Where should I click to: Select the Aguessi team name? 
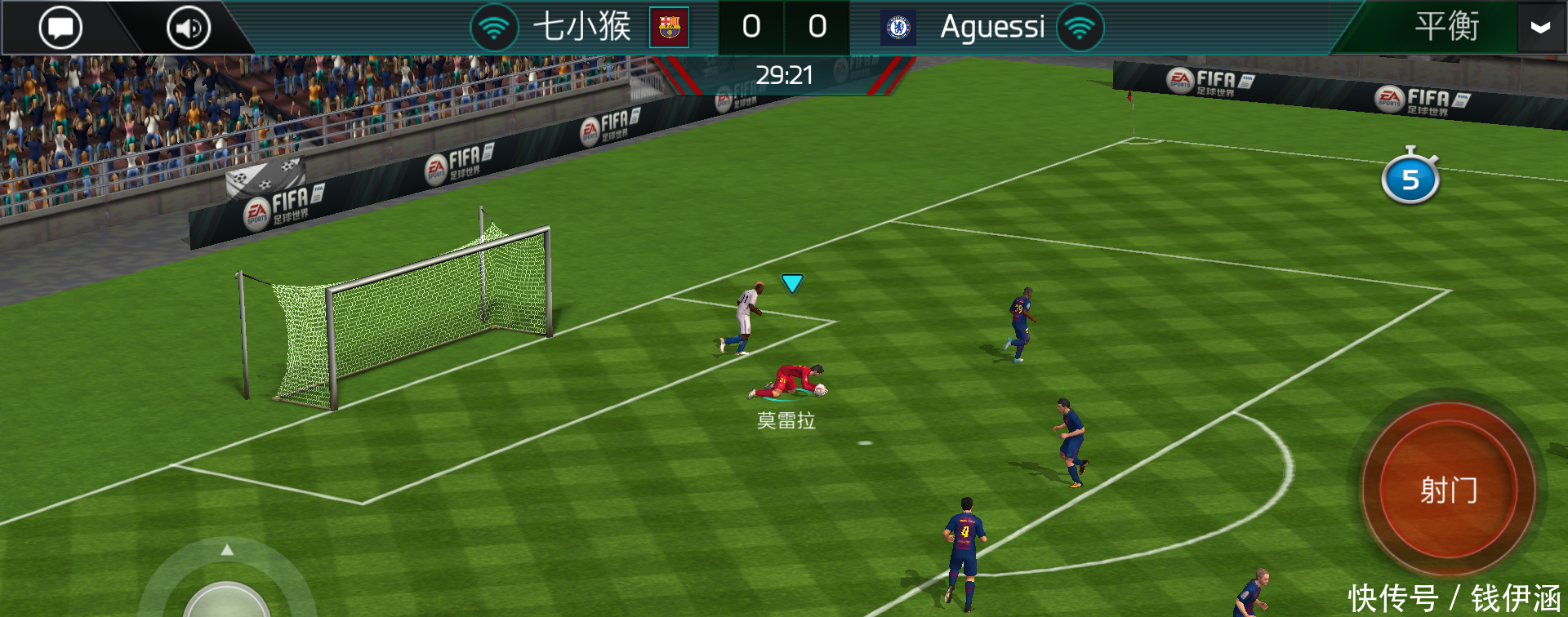pos(992,26)
